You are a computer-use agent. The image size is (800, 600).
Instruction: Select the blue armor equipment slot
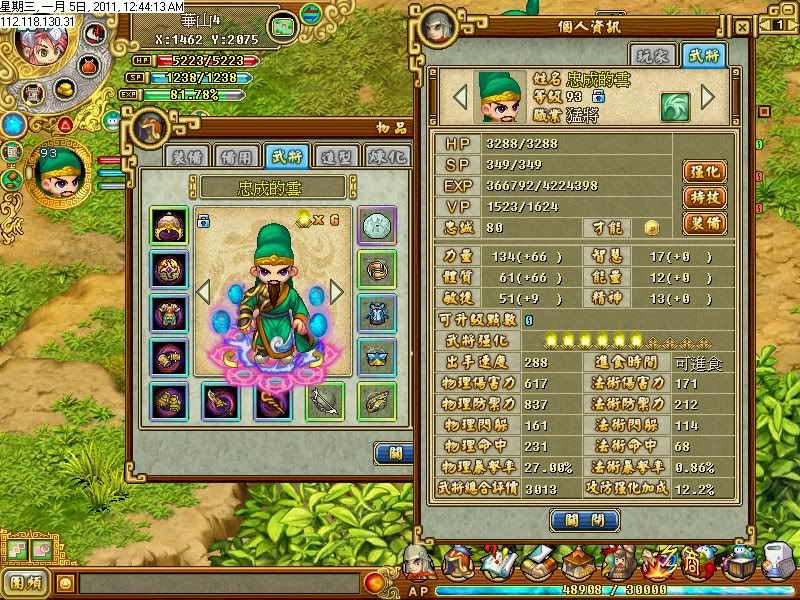coord(377,312)
